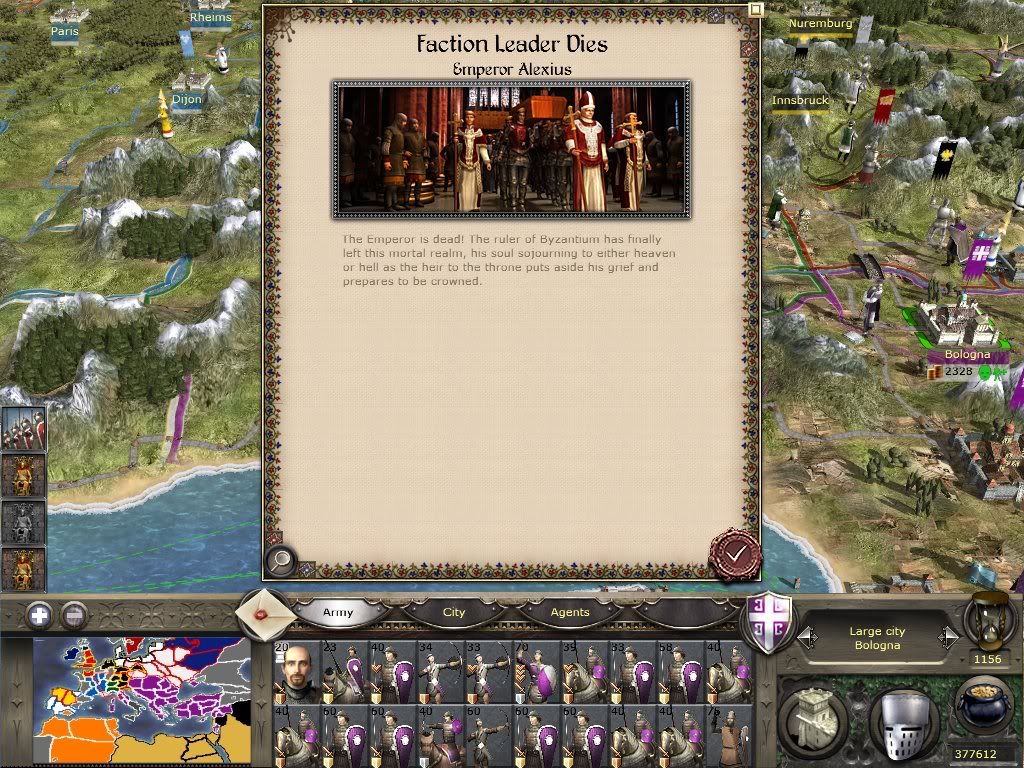Open the grey throne event notification
Screen dimensions: 1024x768
tap(23, 522)
